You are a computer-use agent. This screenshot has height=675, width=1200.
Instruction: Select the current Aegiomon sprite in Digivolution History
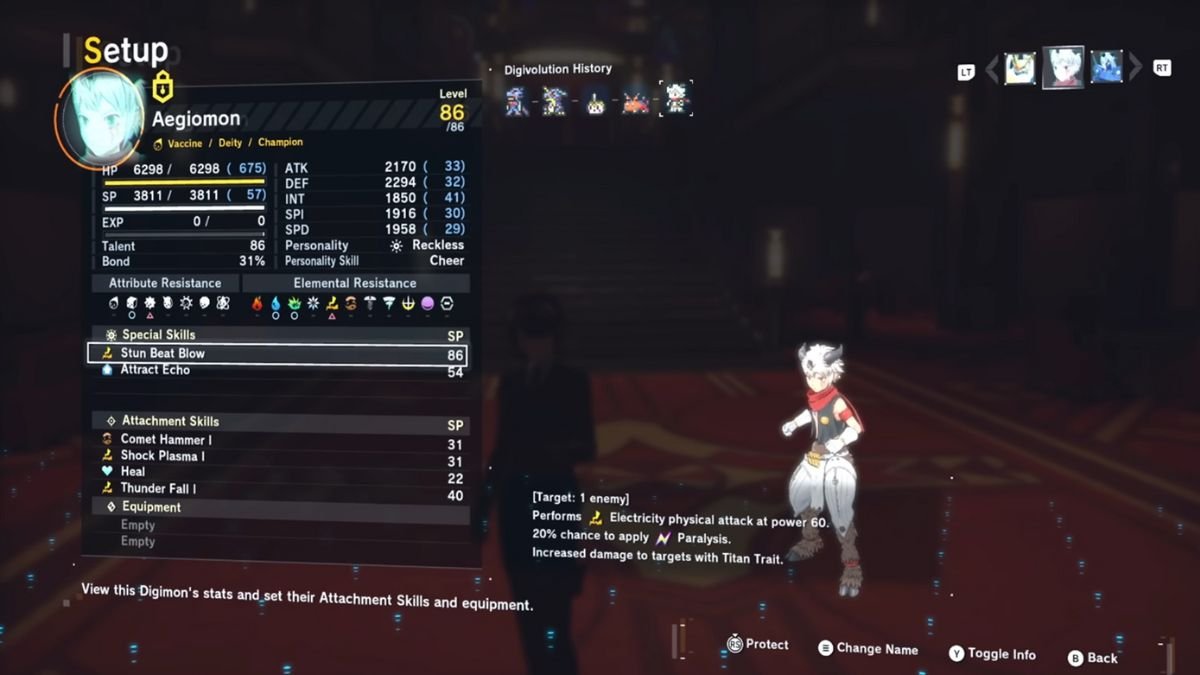[676, 100]
